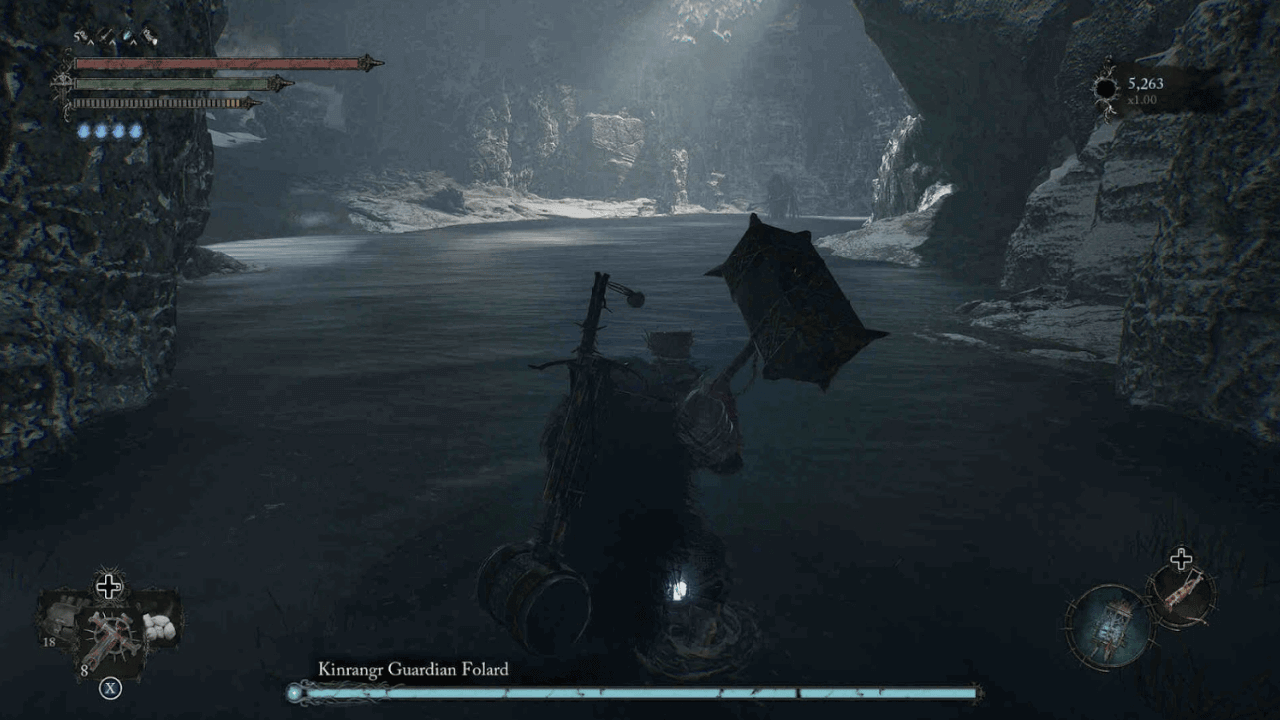Select the red cross throwing item showing 8
The width and height of the screenshot is (1280, 720).
coord(112,638)
